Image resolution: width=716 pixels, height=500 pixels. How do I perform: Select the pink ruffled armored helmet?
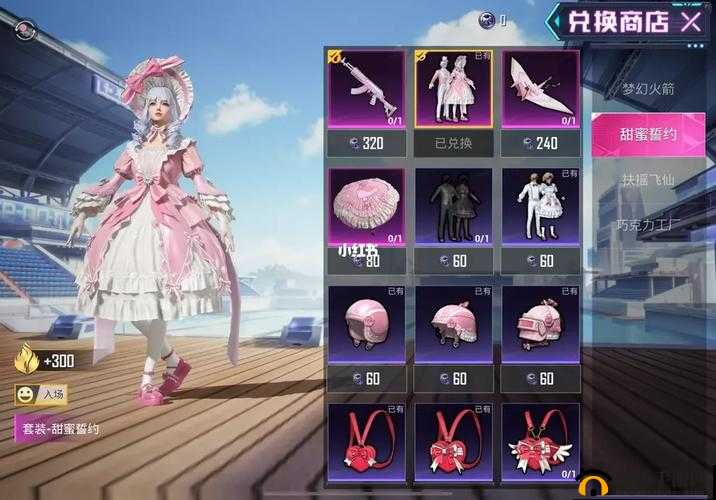tap(540, 325)
